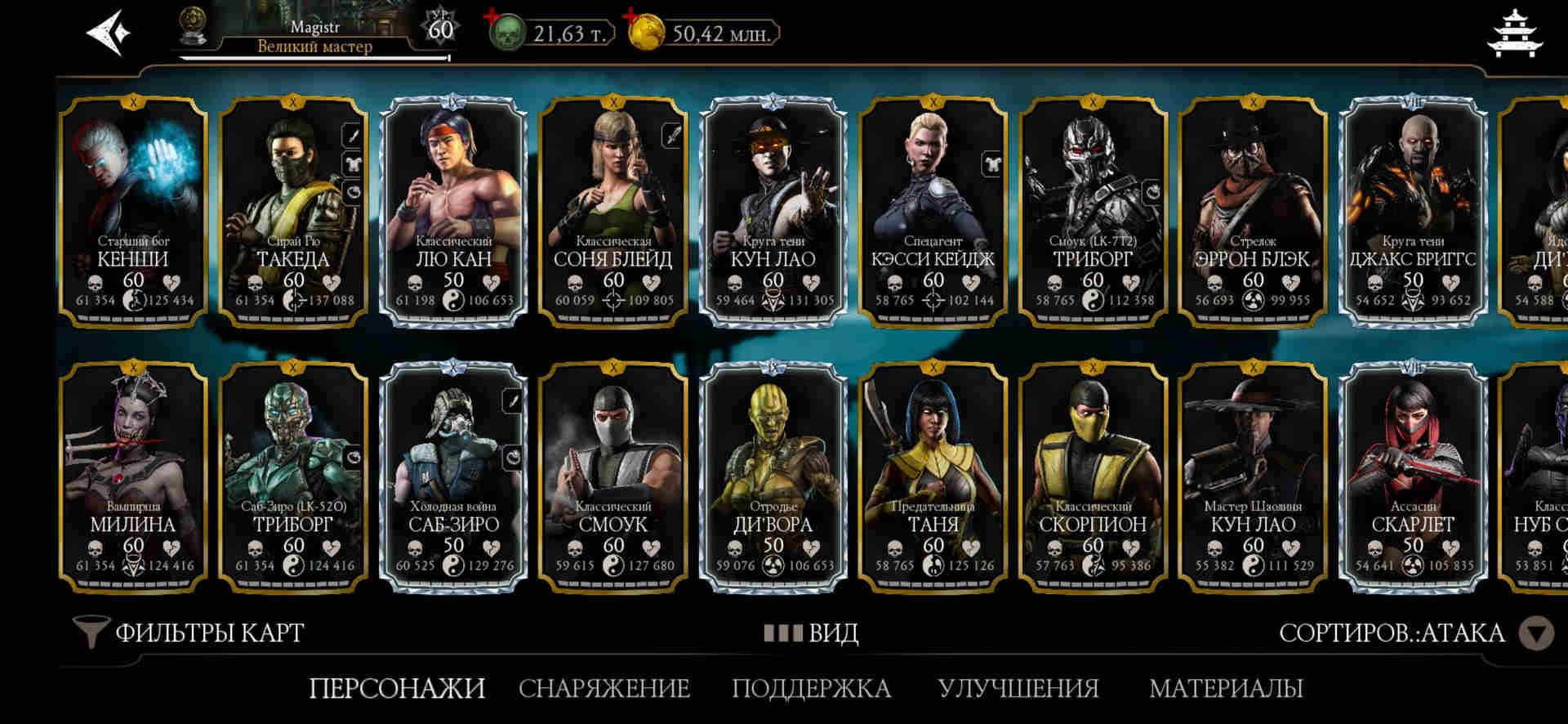
Task: Choose the Скарлет character card
Action: pos(1413,476)
